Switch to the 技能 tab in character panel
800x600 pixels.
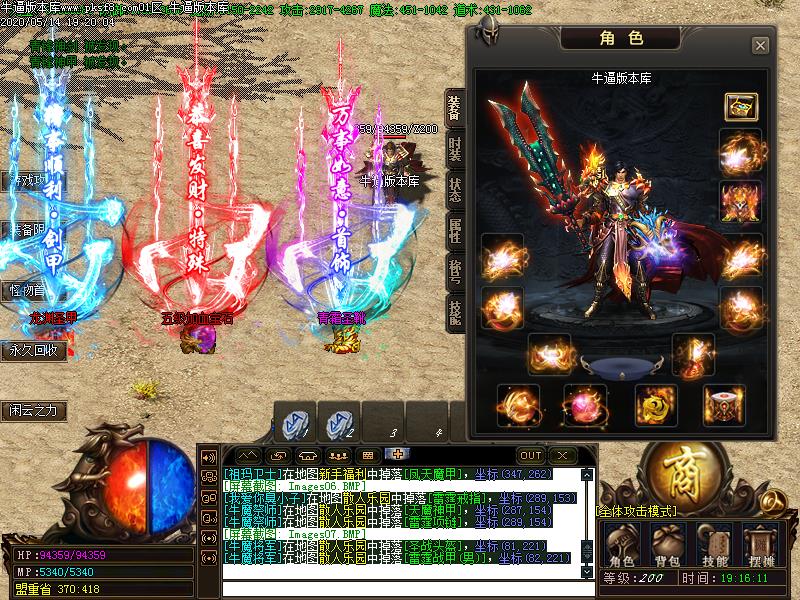(x=455, y=314)
